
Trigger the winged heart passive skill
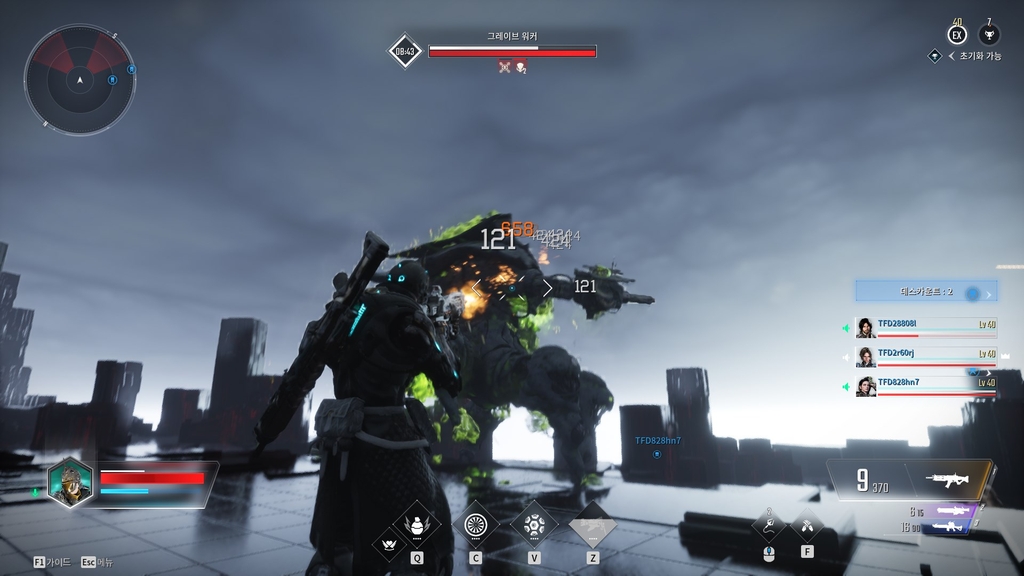coord(388,545)
